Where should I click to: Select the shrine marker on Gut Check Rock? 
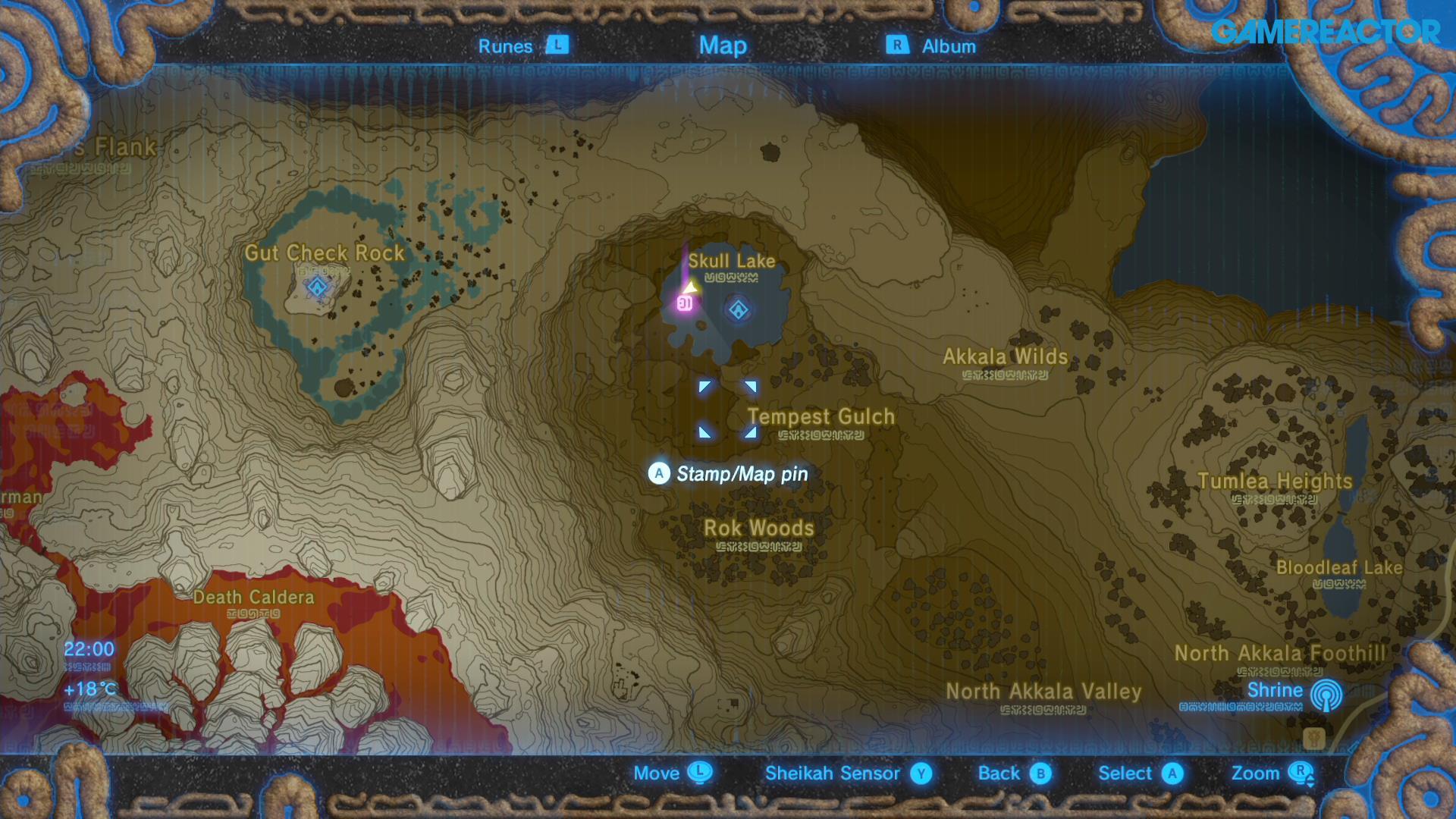click(x=317, y=287)
